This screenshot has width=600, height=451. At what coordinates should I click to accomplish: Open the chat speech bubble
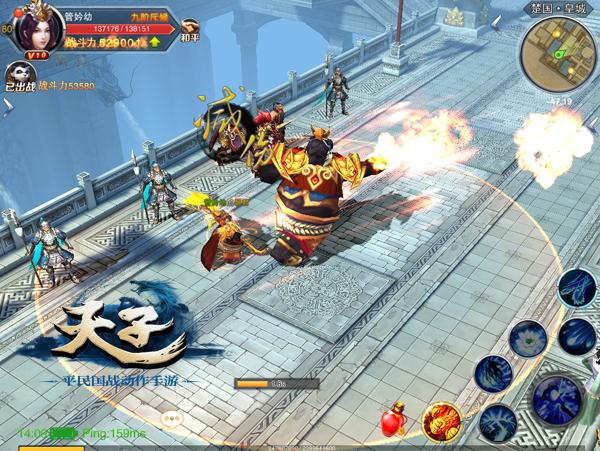172,420
